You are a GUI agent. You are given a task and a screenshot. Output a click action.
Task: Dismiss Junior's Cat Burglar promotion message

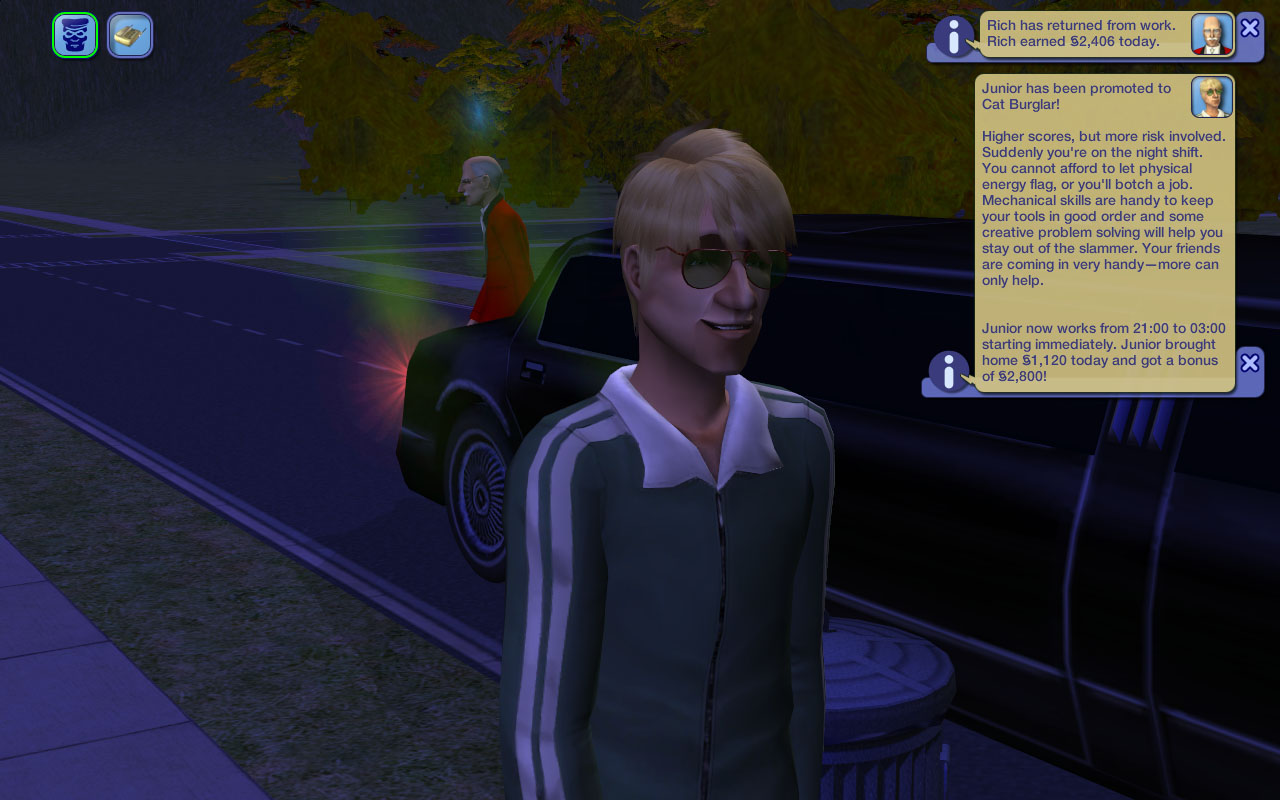pos(1249,363)
